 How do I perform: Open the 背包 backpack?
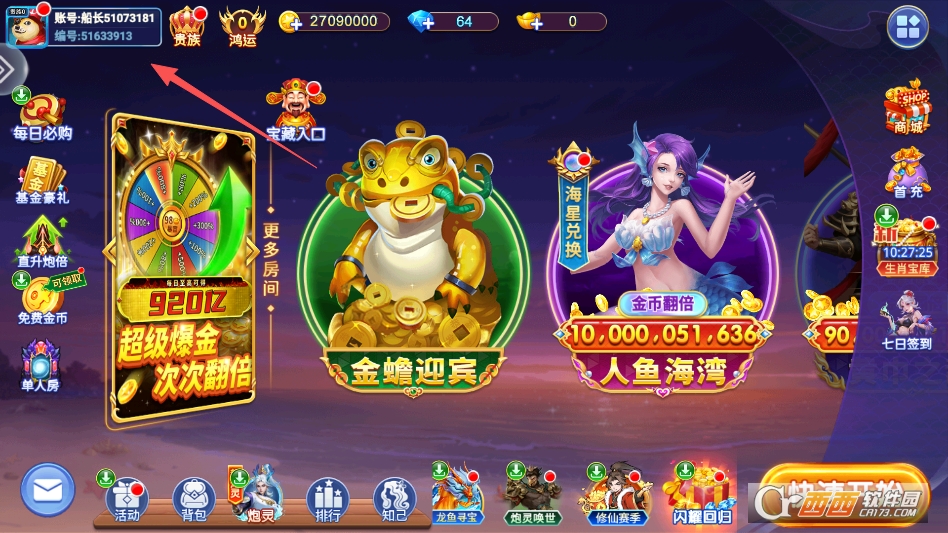click(x=193, y=498)
